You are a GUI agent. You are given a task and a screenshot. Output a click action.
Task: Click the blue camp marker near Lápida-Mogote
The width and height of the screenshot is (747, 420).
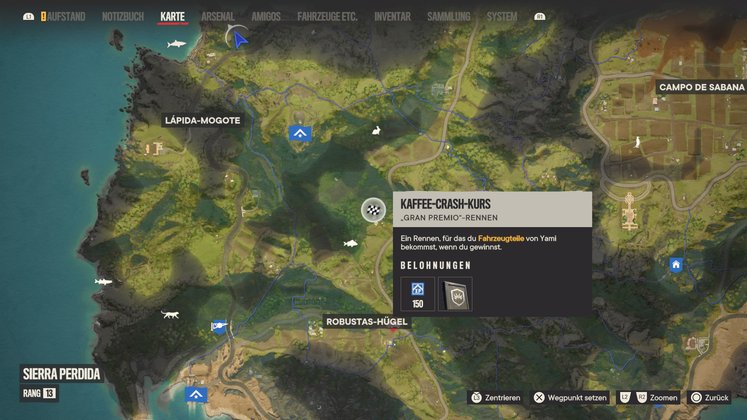299,132
